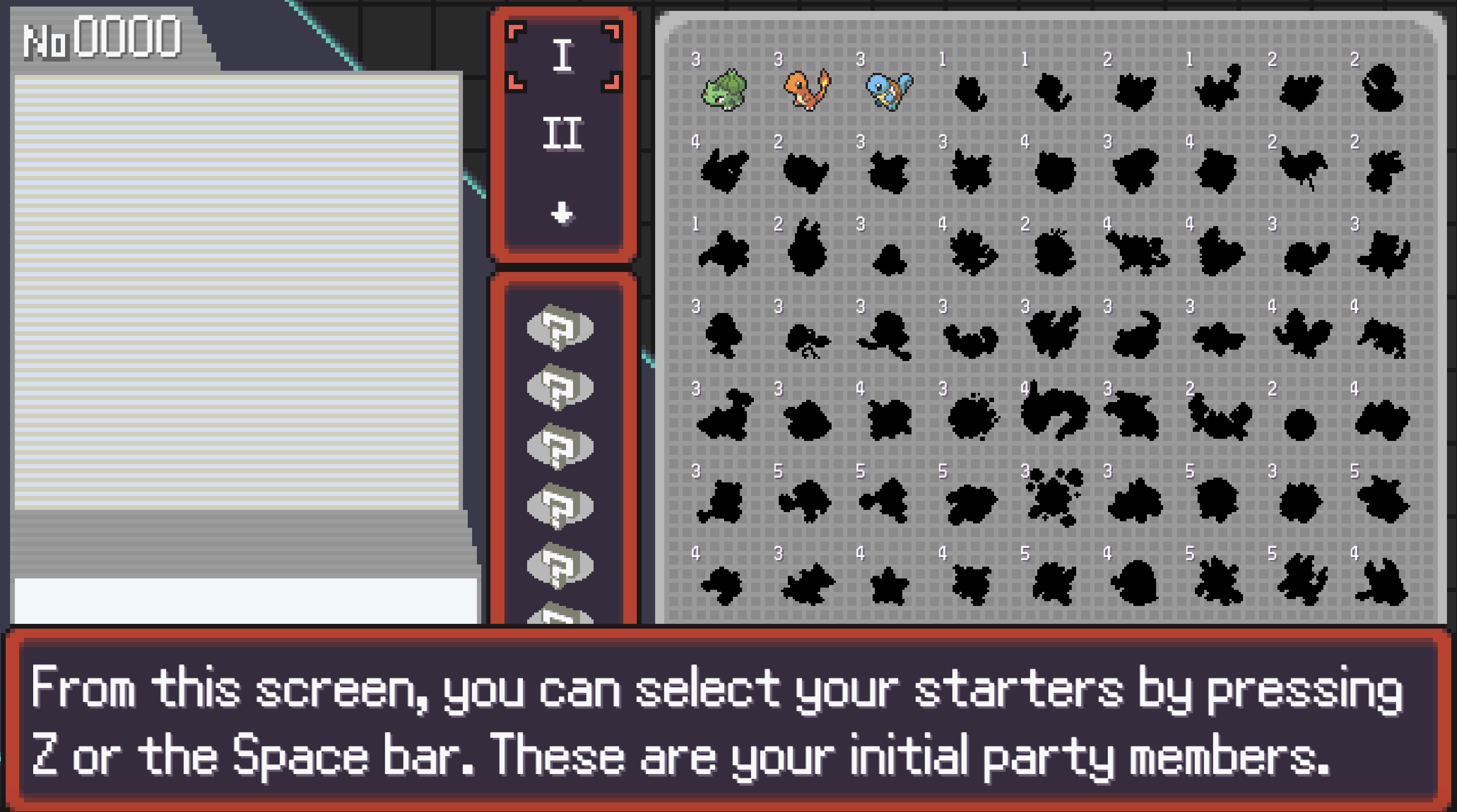Click the down arrow below the generations
The image size is (1457, 812).
point(562,213)
